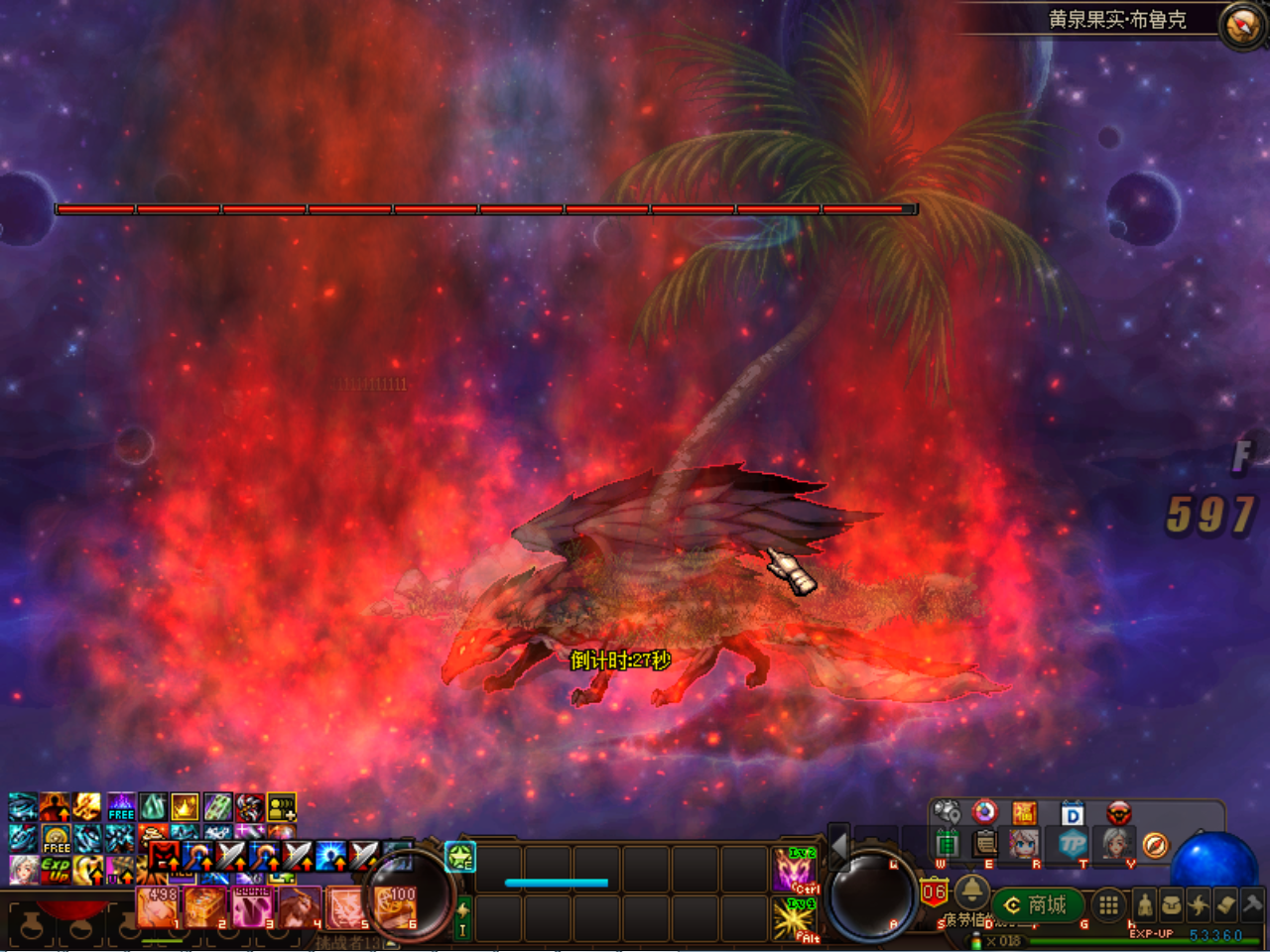The width and height of the screenshot is (1270, 952).
Task: Expand the 挑战者13 title panel arrow
Action: pos(391,942)
